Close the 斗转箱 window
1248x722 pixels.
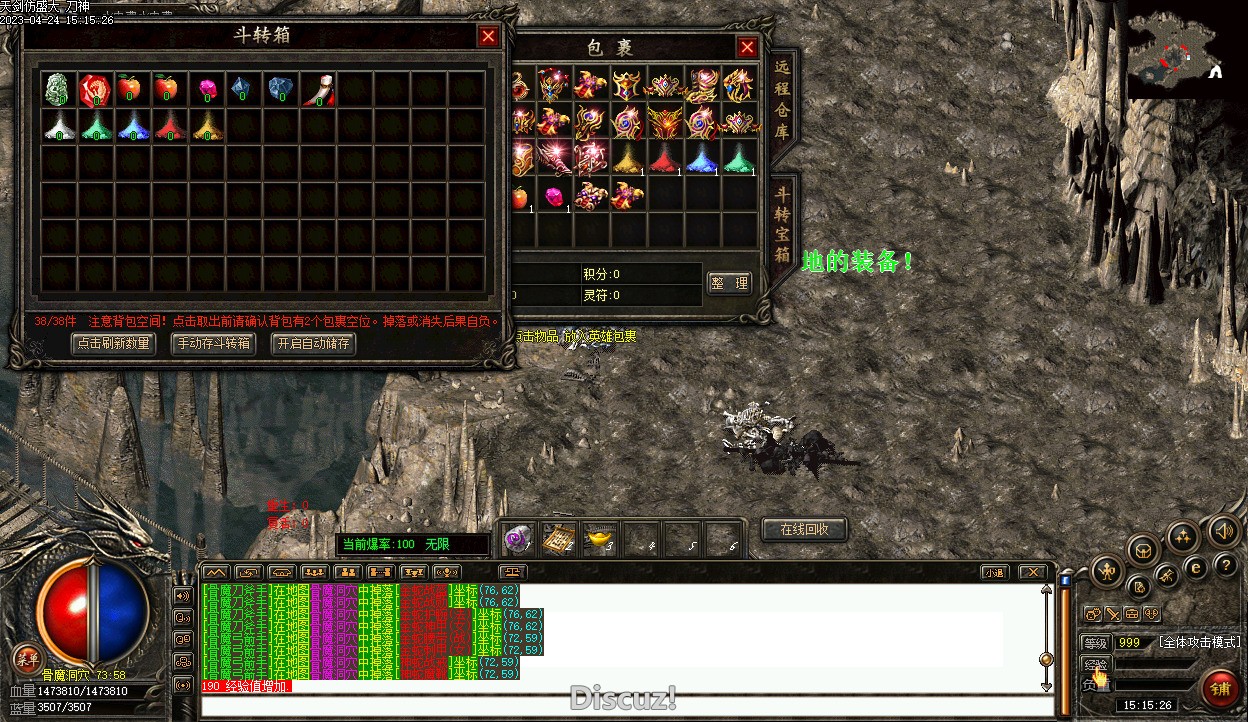[x=488, y=37]
